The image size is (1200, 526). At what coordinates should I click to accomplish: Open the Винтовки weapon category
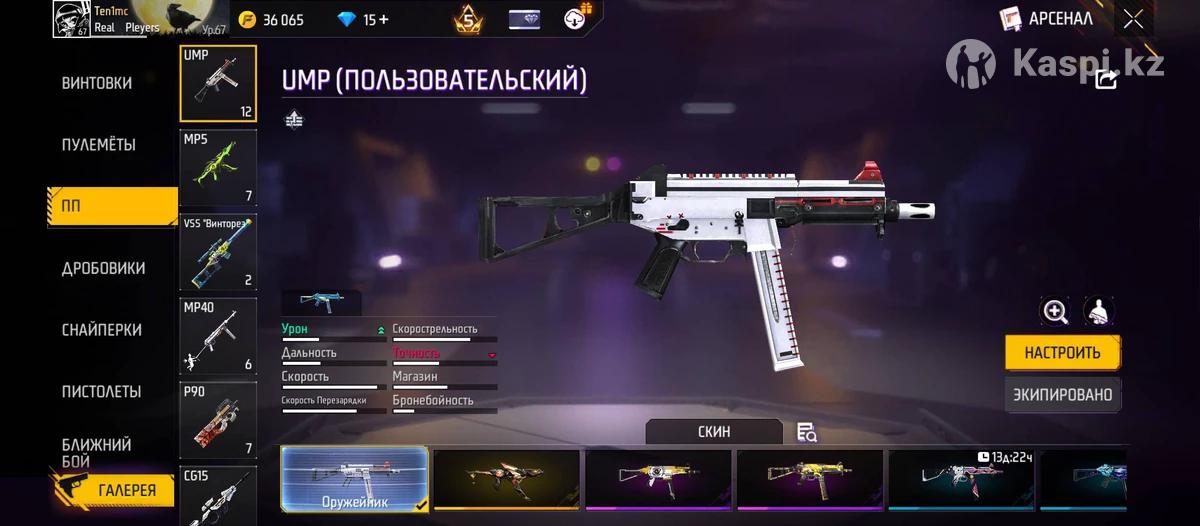97,83
